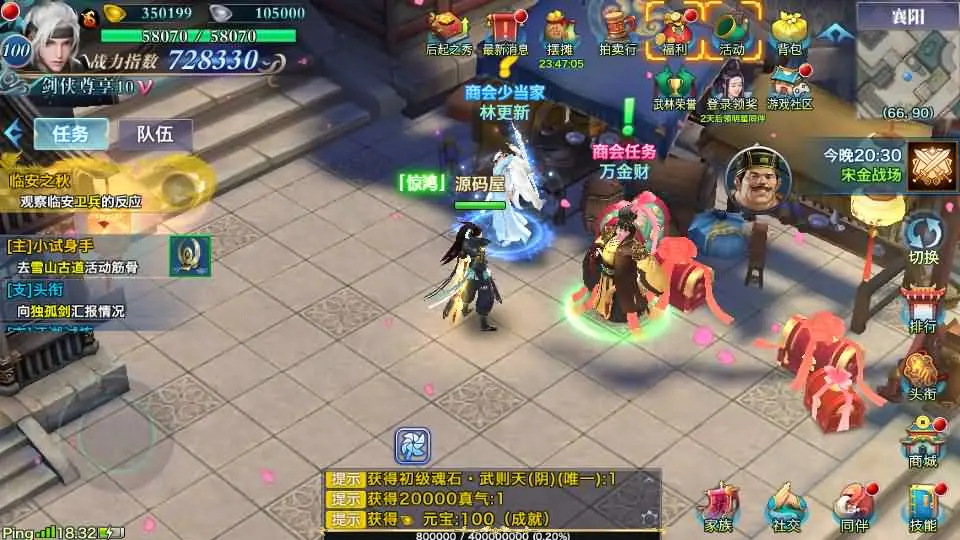Open the 拍卖行 auction house

pos(618,28)
